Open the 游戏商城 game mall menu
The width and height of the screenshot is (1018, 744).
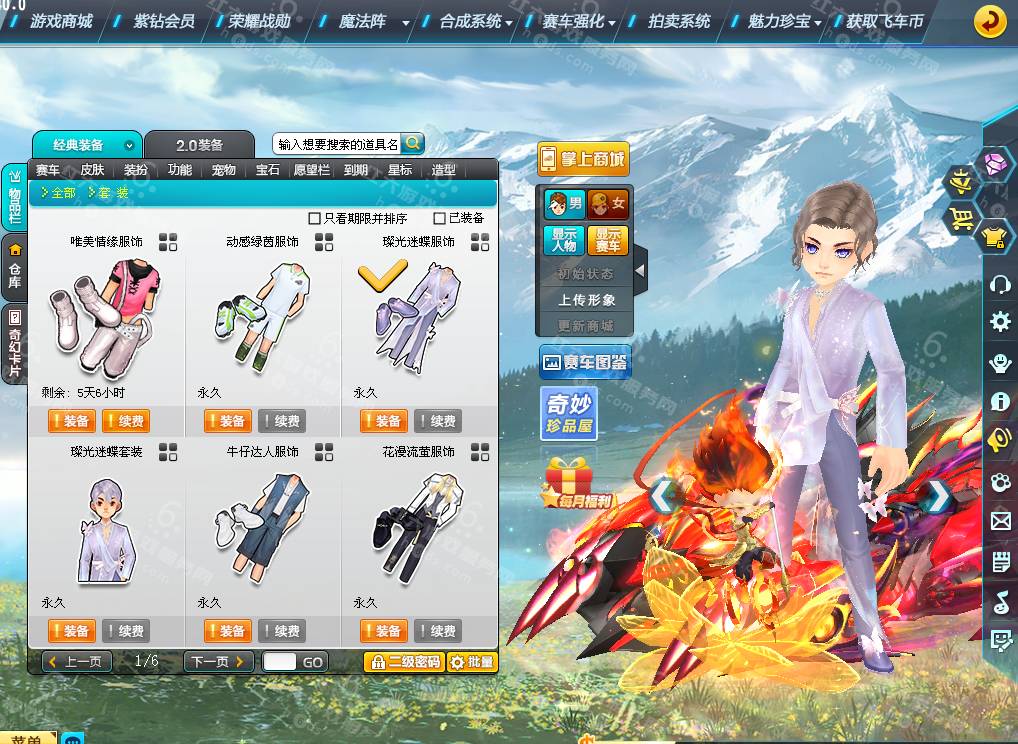pyautogui.click(x=60, y=21)
